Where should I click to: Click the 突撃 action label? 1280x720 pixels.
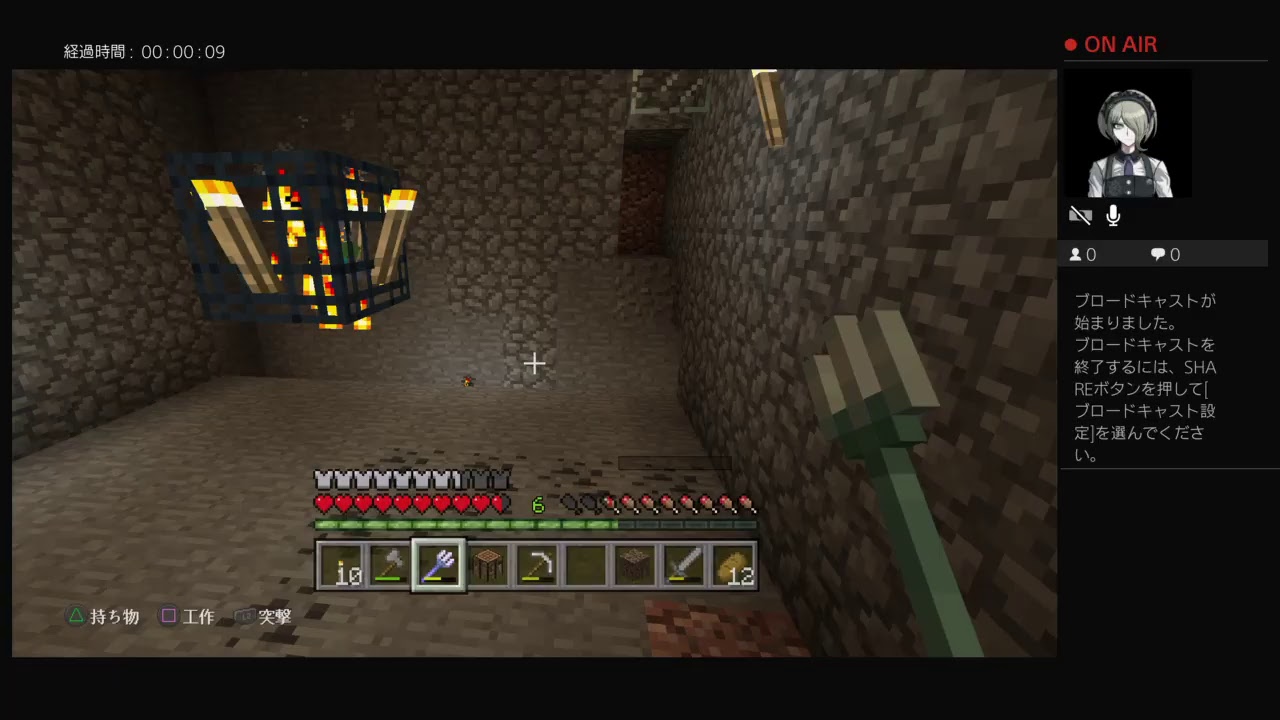[273, 616]
